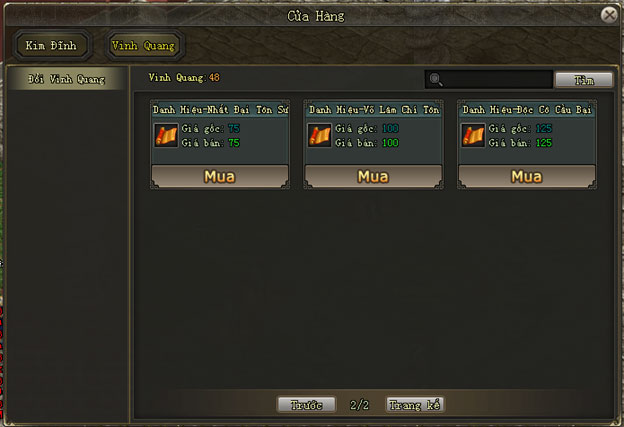Go to previous page with Trước
624x427 pixels.
coord(306,405)
